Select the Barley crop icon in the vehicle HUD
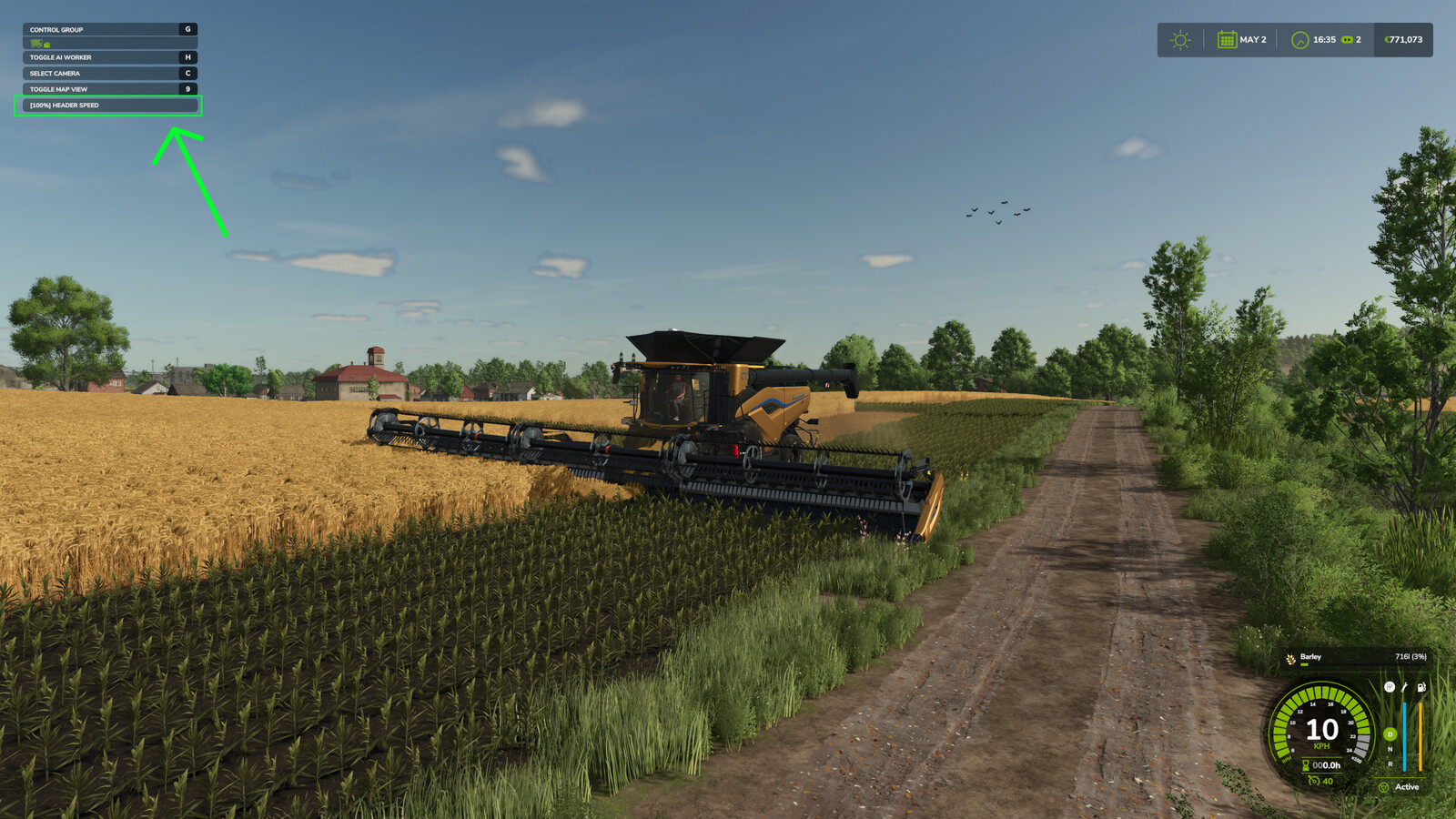Screen dimensions: 1456x819 click(x=1290, y=657)
